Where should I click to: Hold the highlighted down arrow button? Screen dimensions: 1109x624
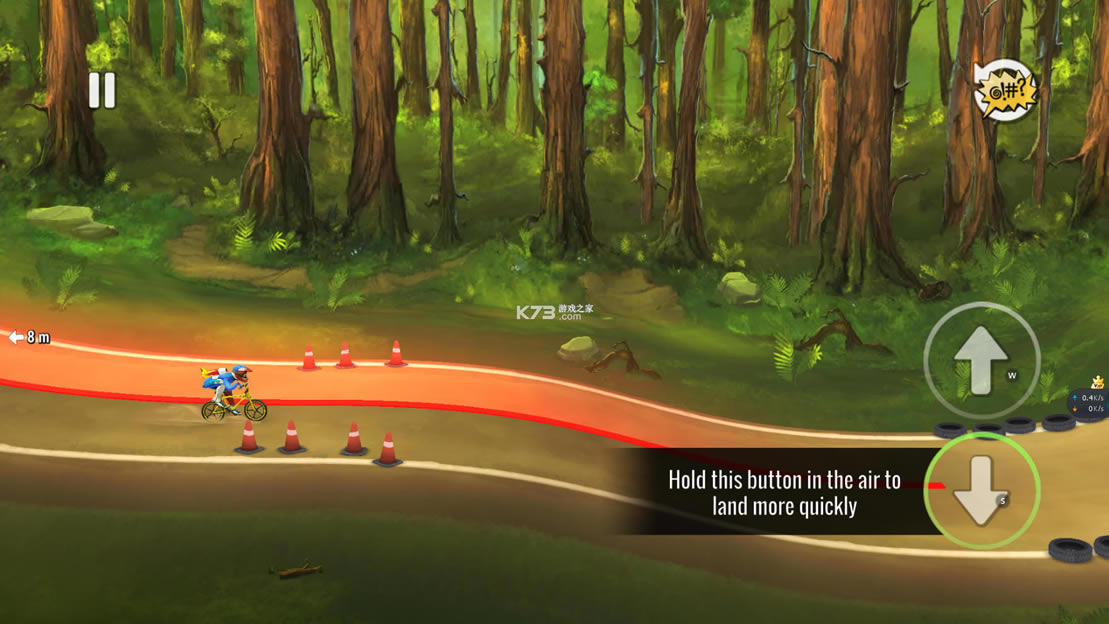[x=981, y=490]
